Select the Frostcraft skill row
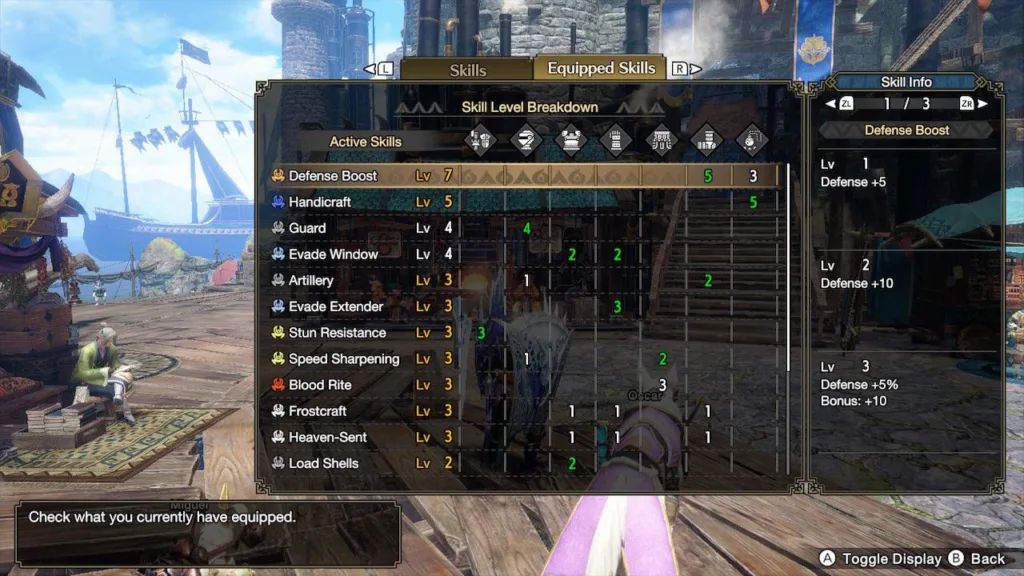 tap(320, 411)
